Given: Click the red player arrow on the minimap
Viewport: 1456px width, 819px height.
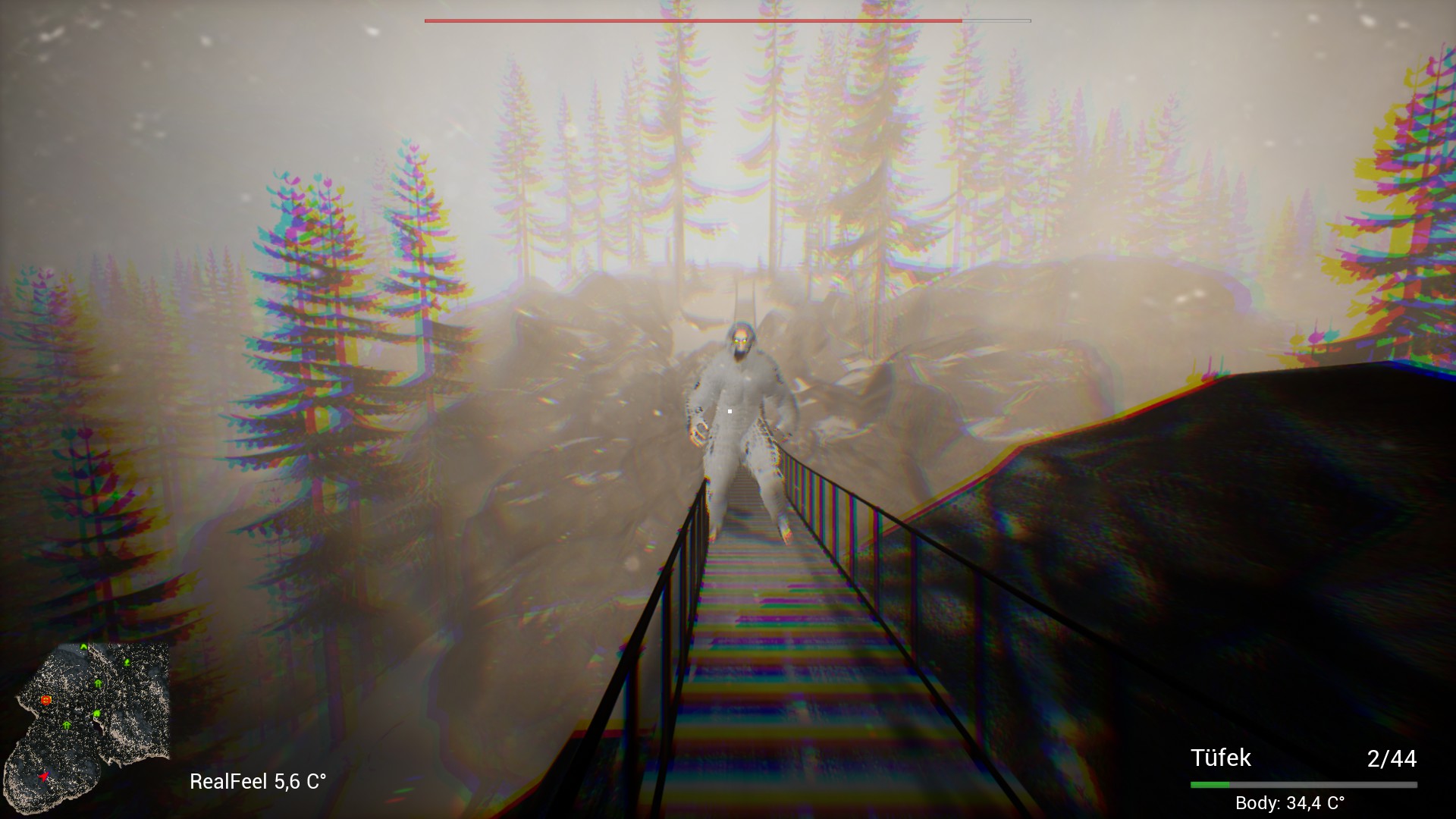Looking at the screenshot, I should tap(44, 776).
